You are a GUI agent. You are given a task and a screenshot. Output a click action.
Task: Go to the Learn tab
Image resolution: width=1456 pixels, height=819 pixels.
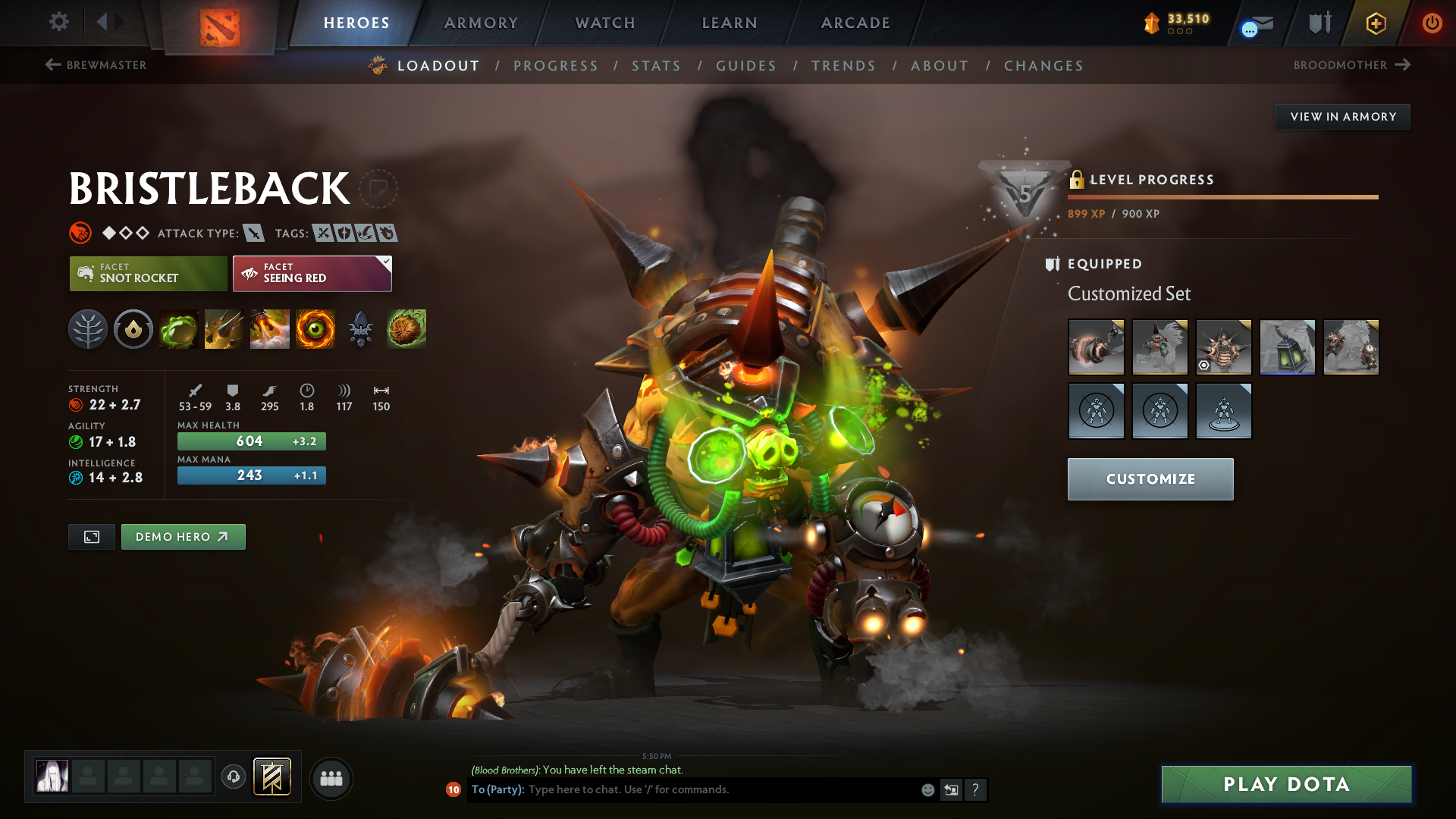pyautogui.click(x=730, y=23)
